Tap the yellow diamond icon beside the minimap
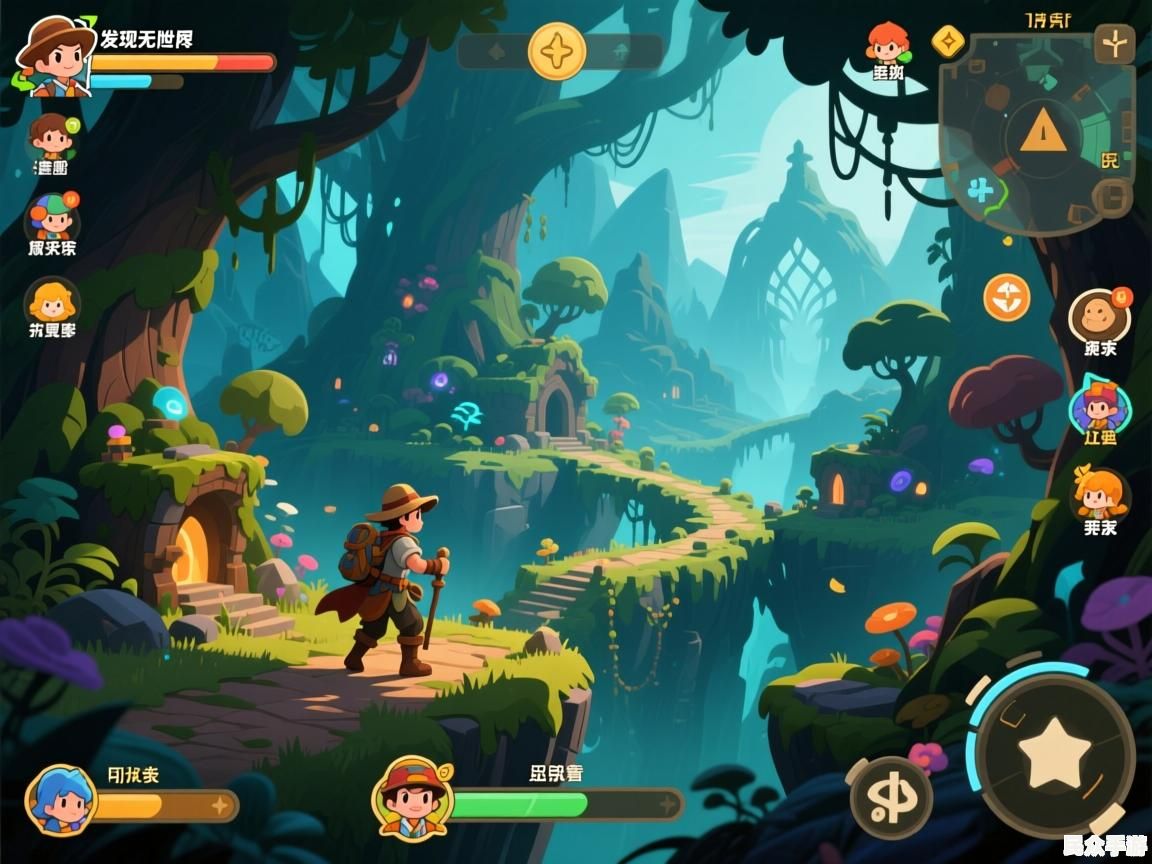This screenshot has width=1152, height=864. pos(947,42)
